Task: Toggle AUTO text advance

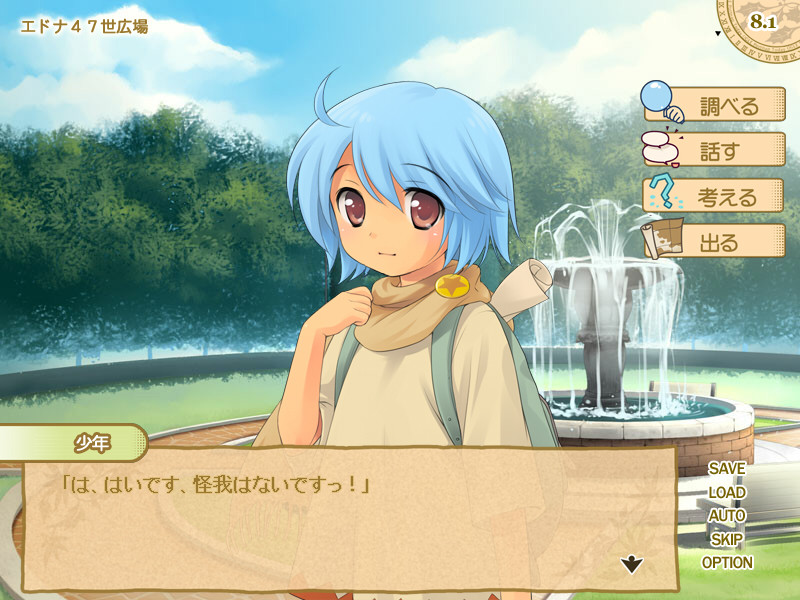Action: click(727, 516)
